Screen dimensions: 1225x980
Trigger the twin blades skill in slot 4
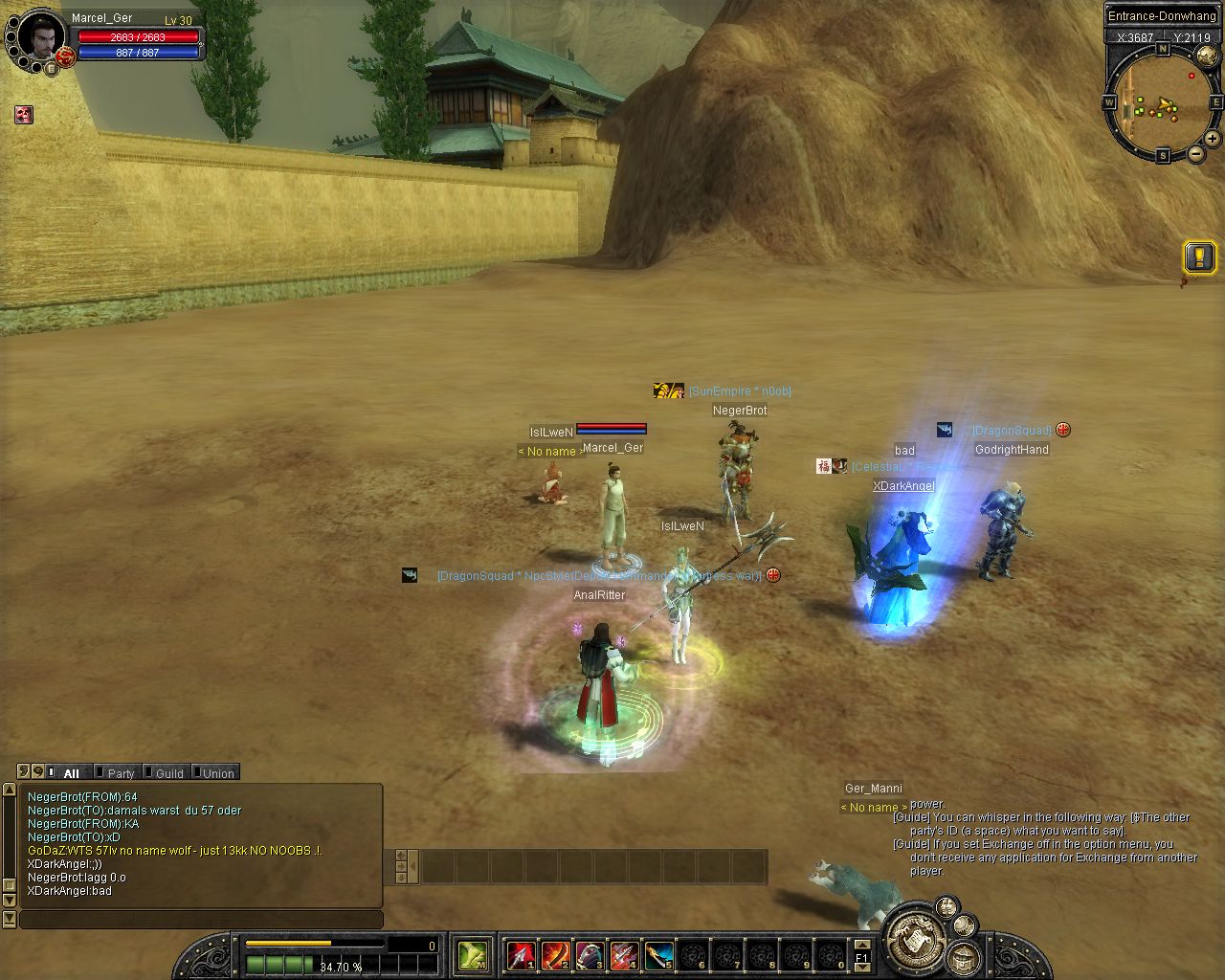pyautogui.click(x=624, y=954)
